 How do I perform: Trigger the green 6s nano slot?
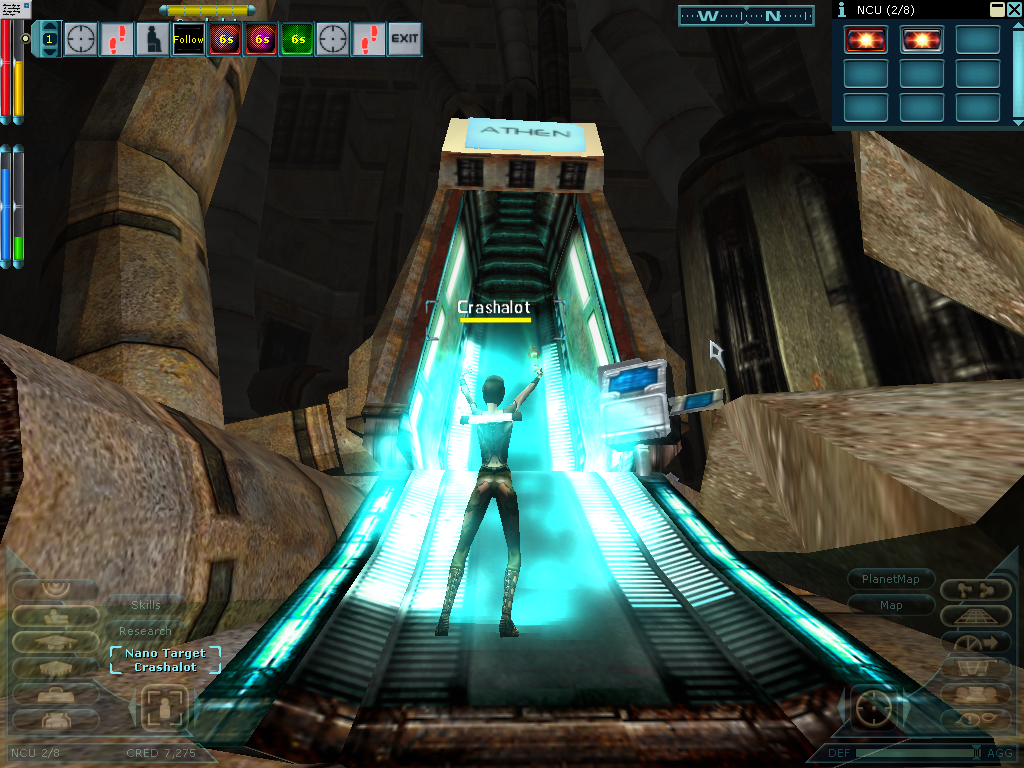(x=296, y=40)
